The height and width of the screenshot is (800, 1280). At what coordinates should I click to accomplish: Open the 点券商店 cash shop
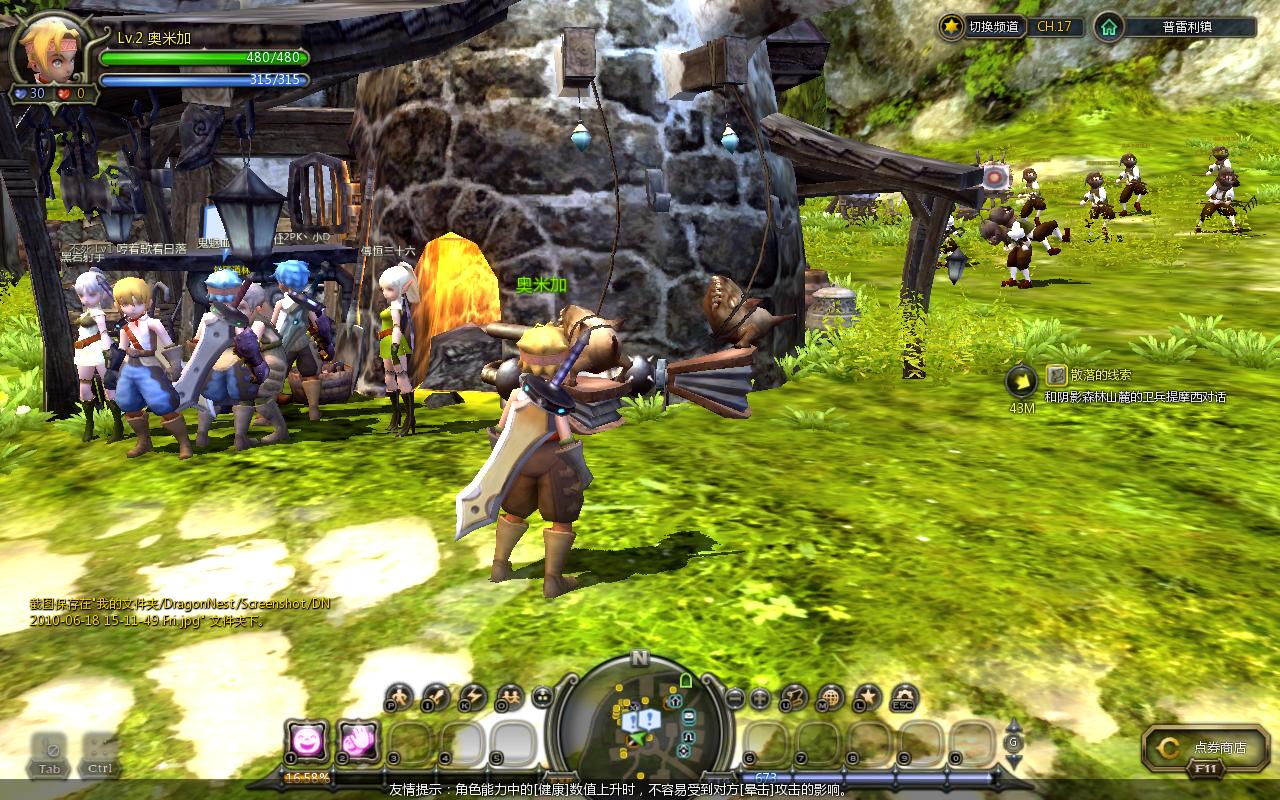coord(1198,747)
